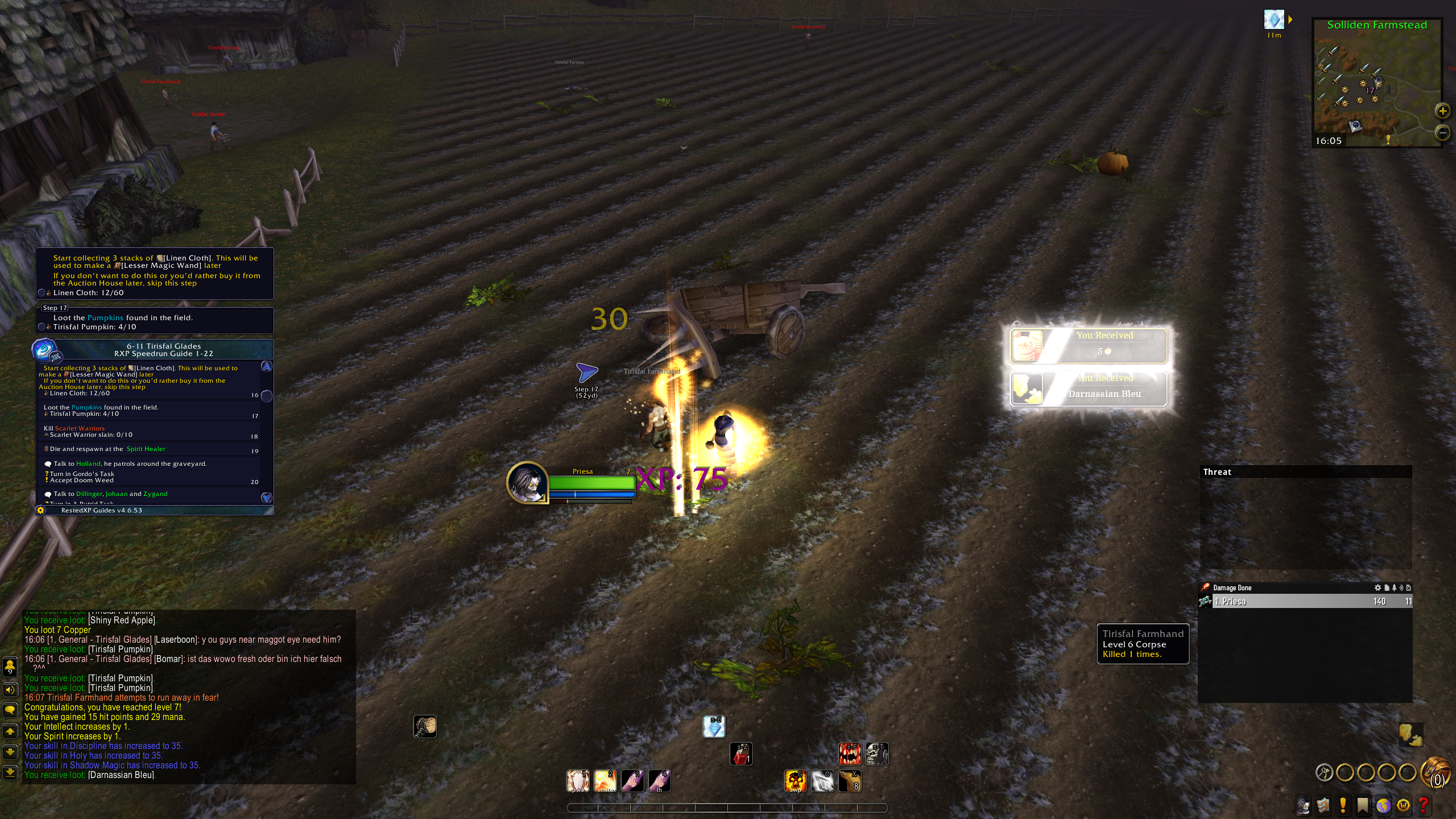Open the keyring slot
Image resolution: width=1456 pixels, height=819 pixels.
tap(1324, 772)
